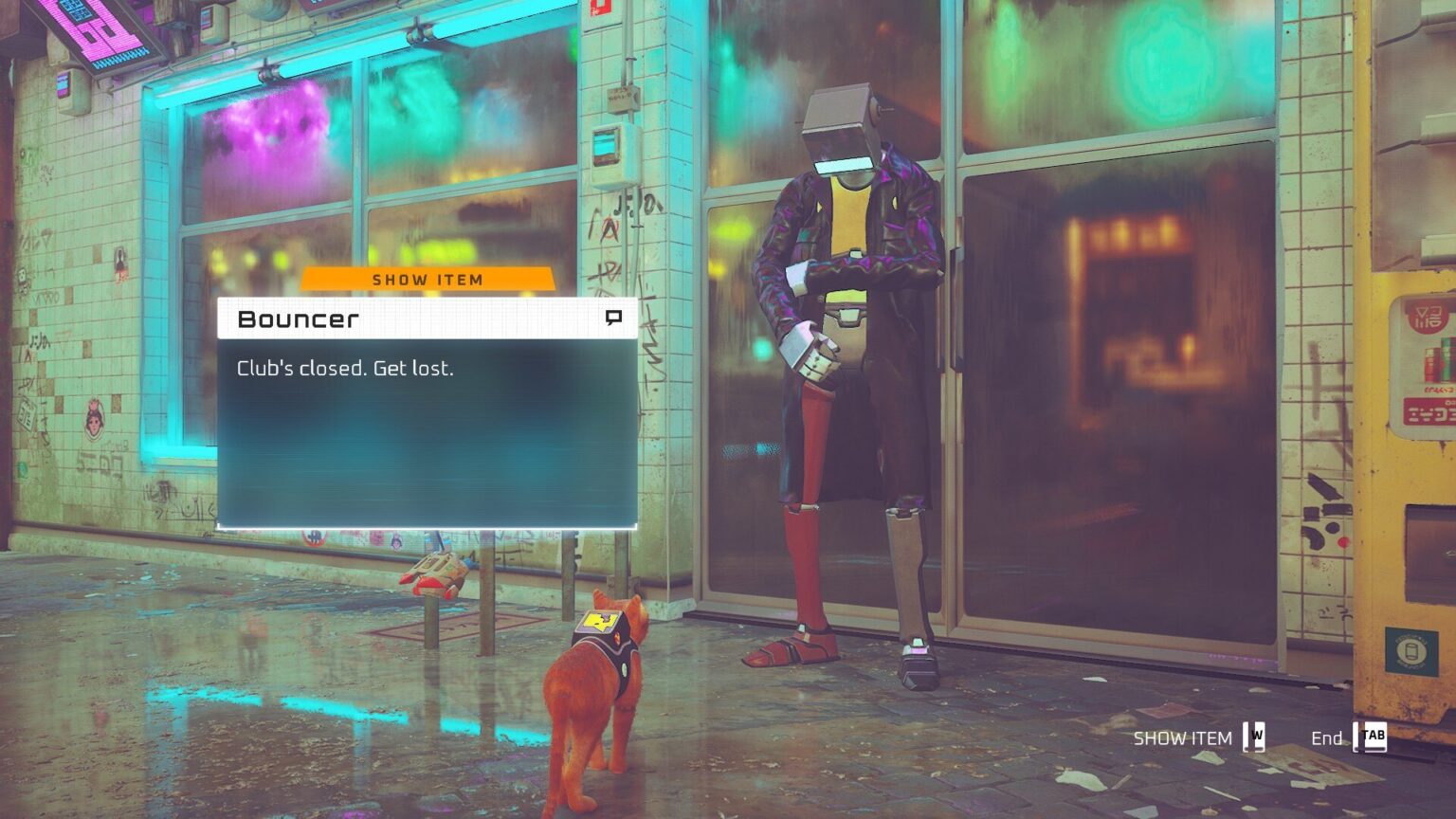Click the Bouncer dialogue text panel

427,431
